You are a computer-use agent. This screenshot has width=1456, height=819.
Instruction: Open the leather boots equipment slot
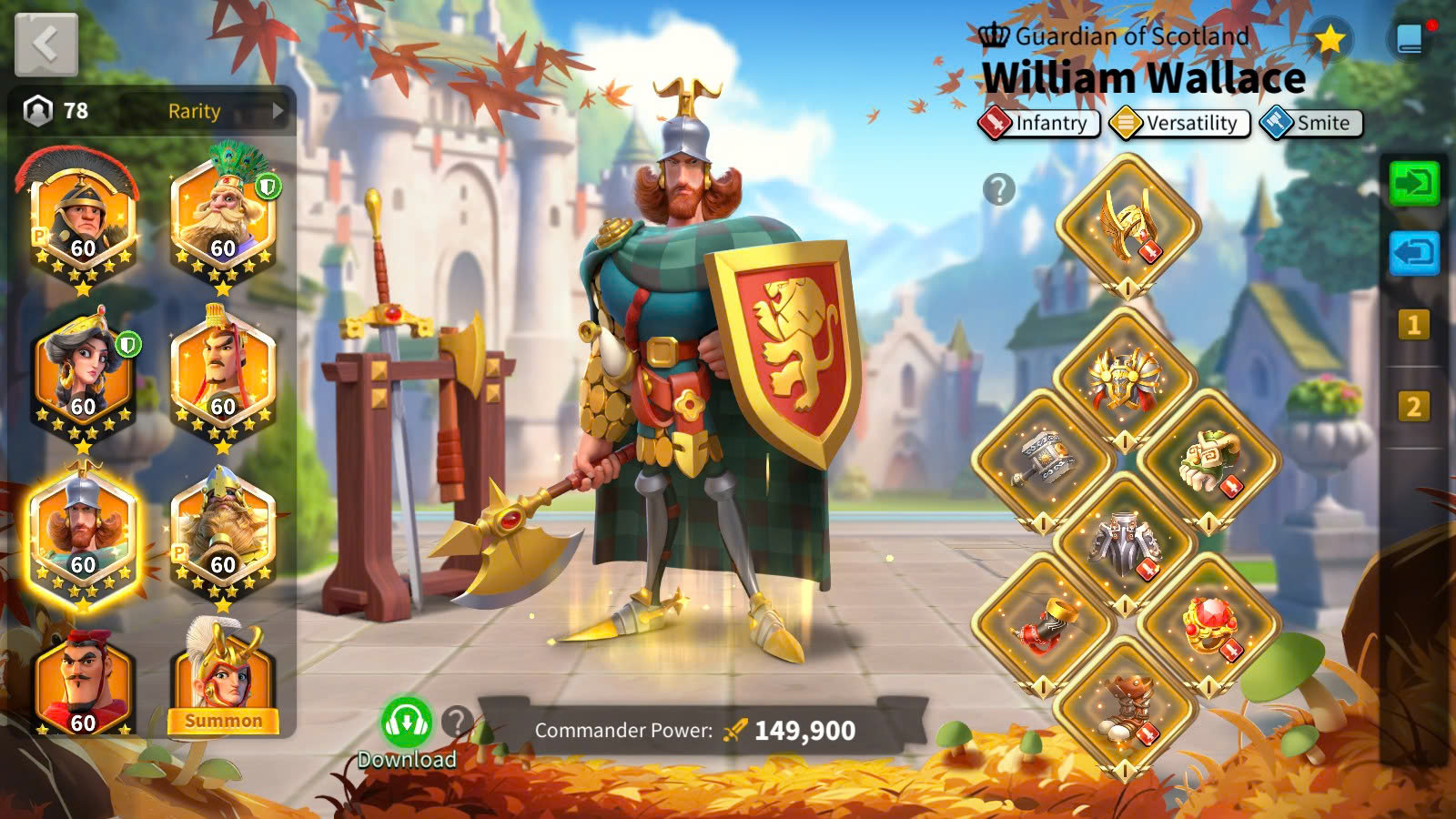click(1126, 706)
